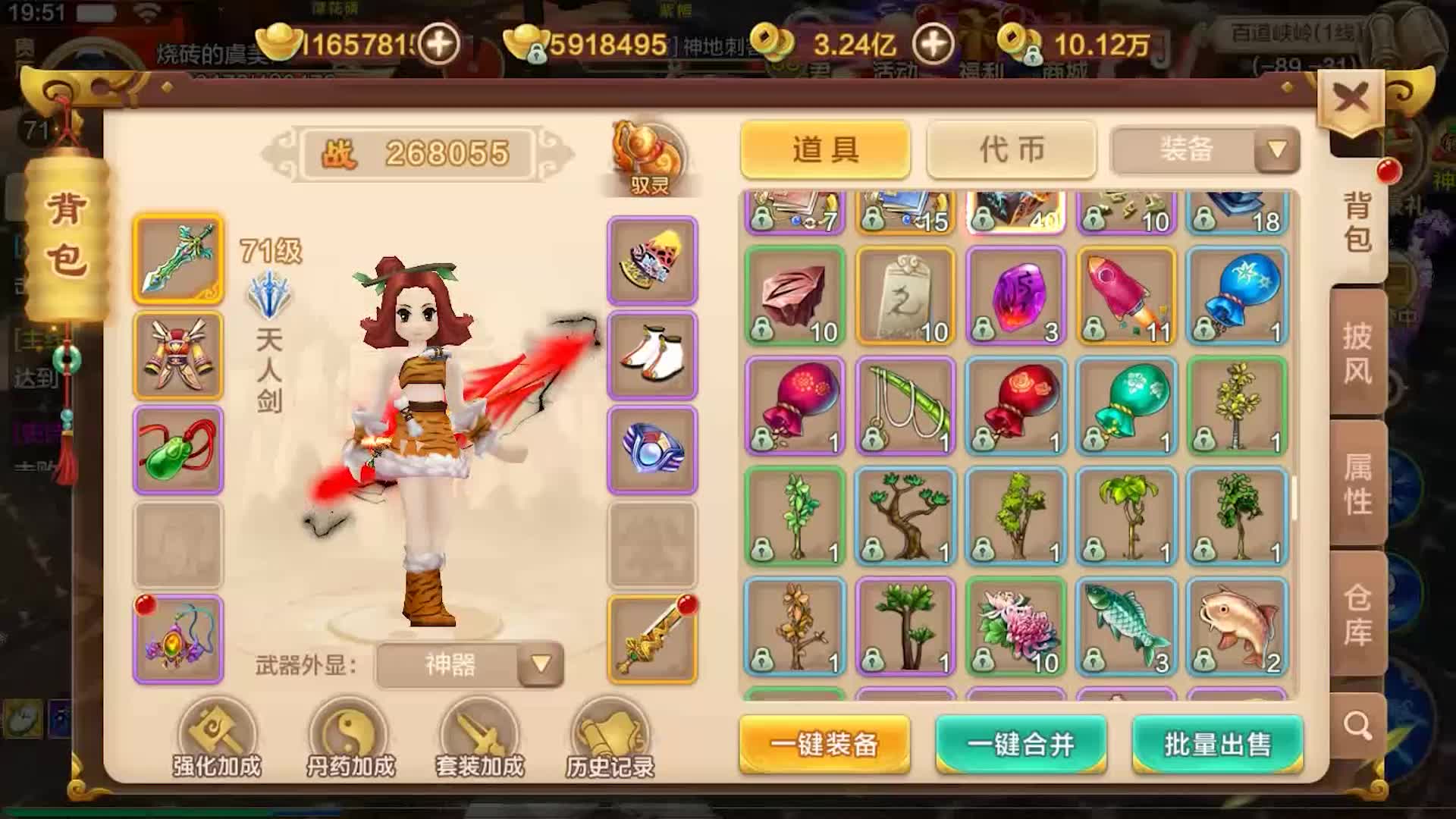The width and height of the screenshot is (1456, 819).
Task: Select the green gourd pendant equipment slot
Action: coord(177,450)
